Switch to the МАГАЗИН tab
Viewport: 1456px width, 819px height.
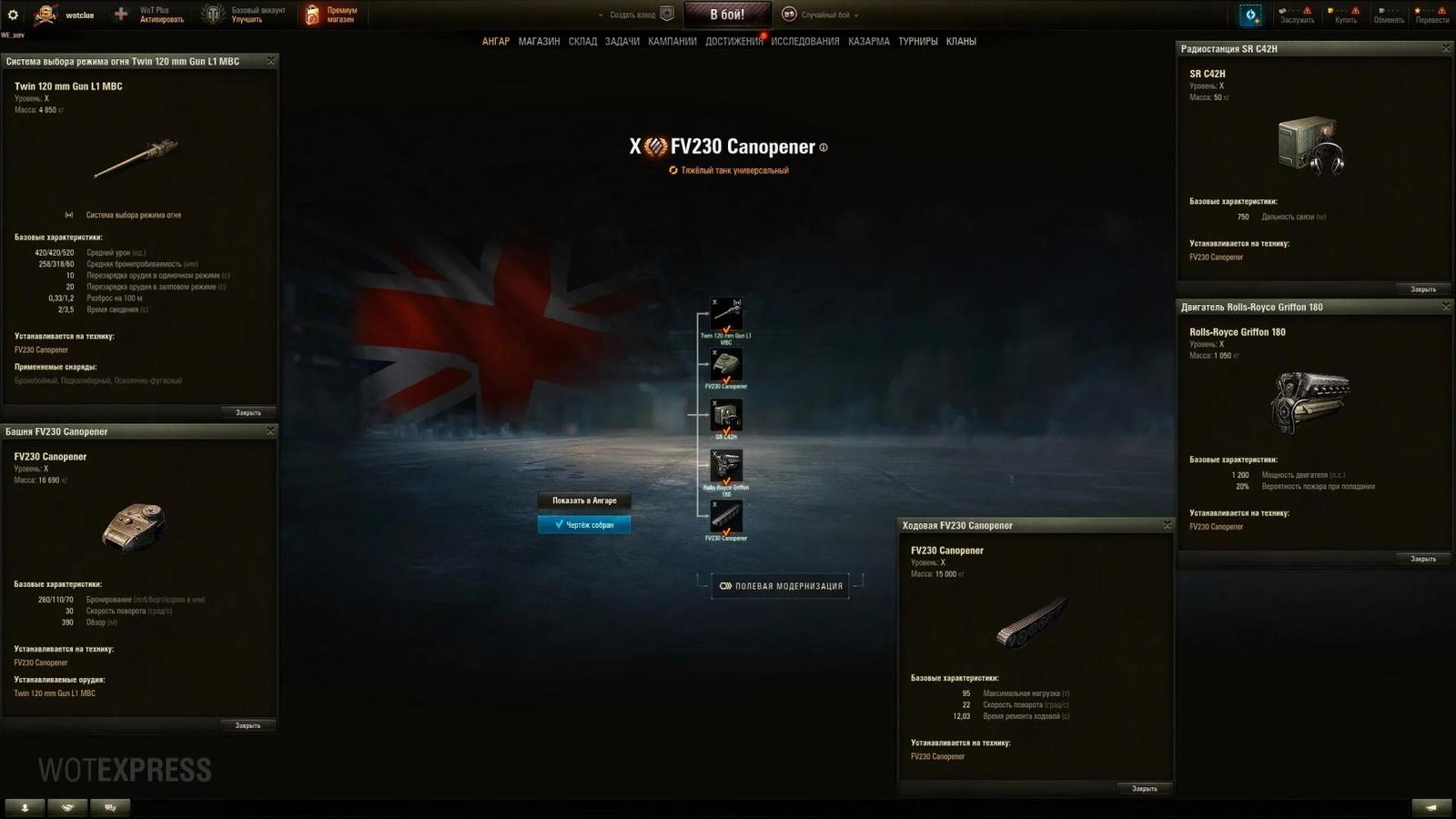pos(541,41)
